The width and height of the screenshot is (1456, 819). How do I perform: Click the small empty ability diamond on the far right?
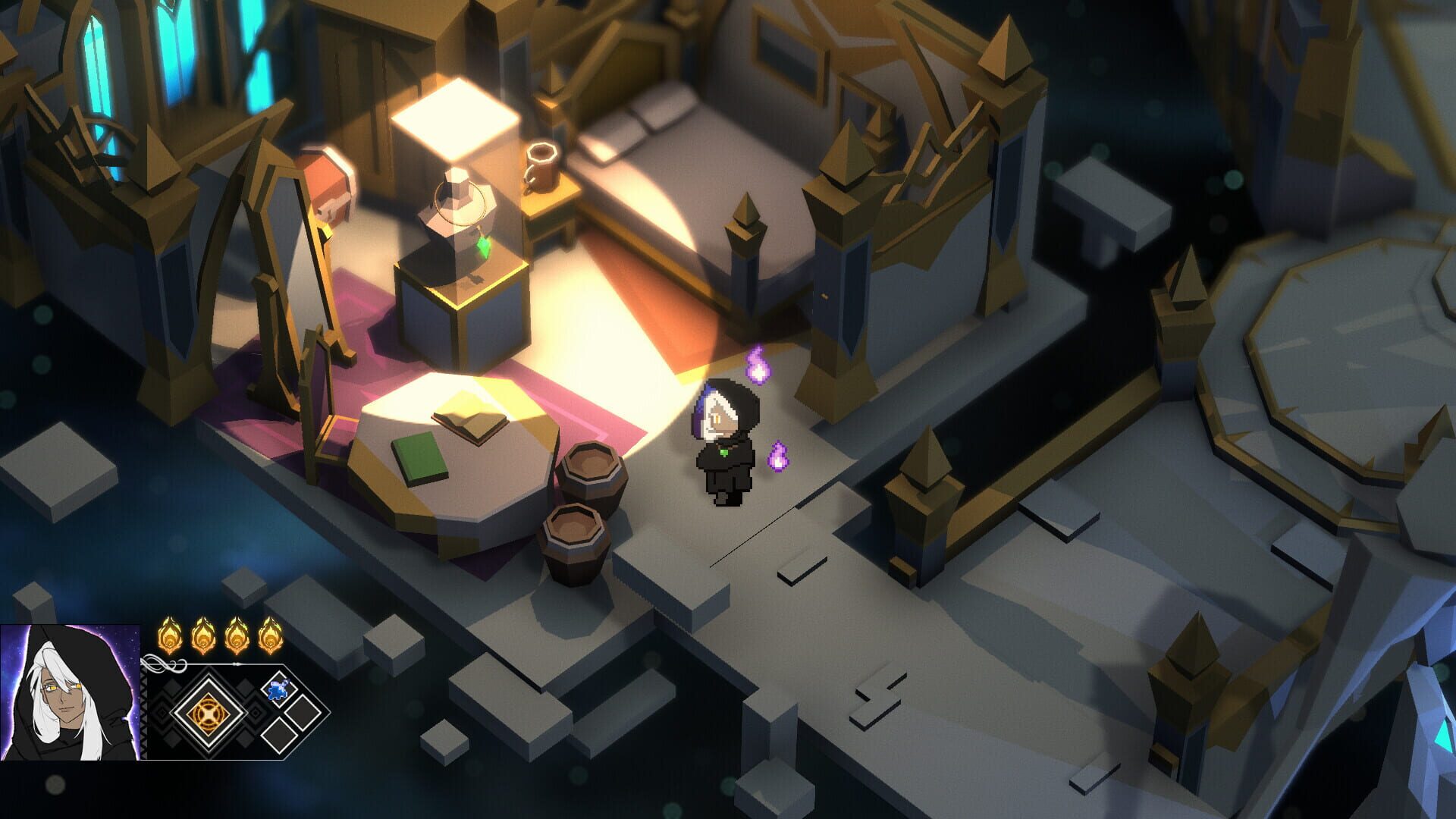[301, 711]
